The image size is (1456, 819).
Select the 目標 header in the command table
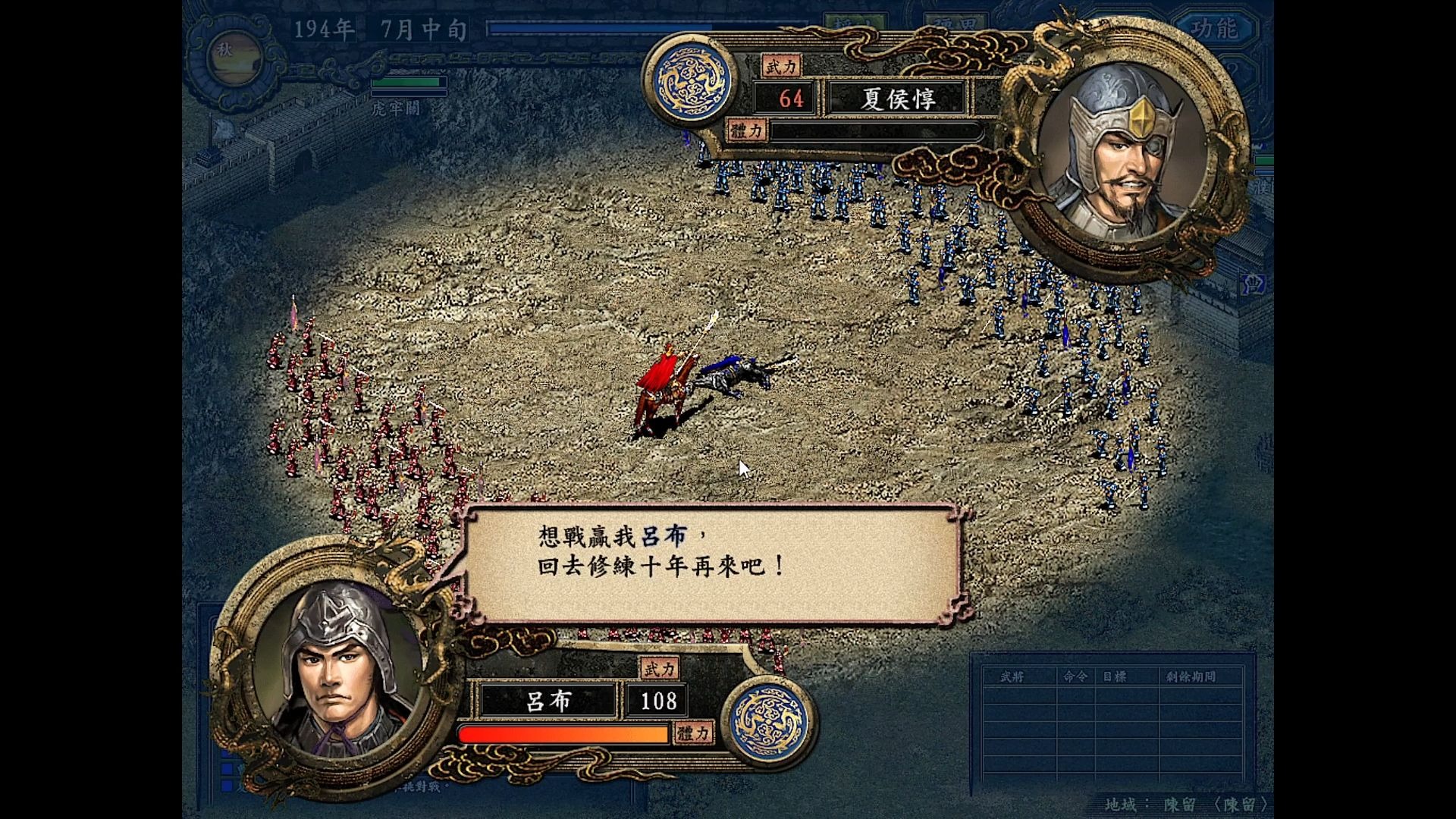coord(1113,677)
